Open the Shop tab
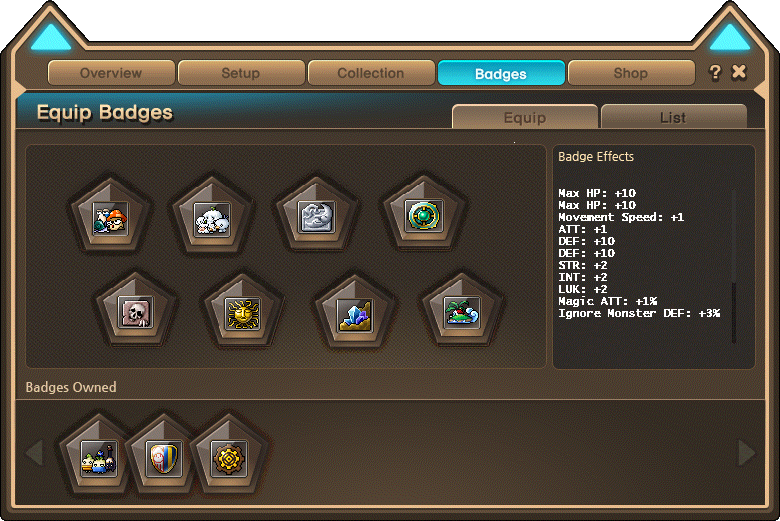 (x=630, y=73)
